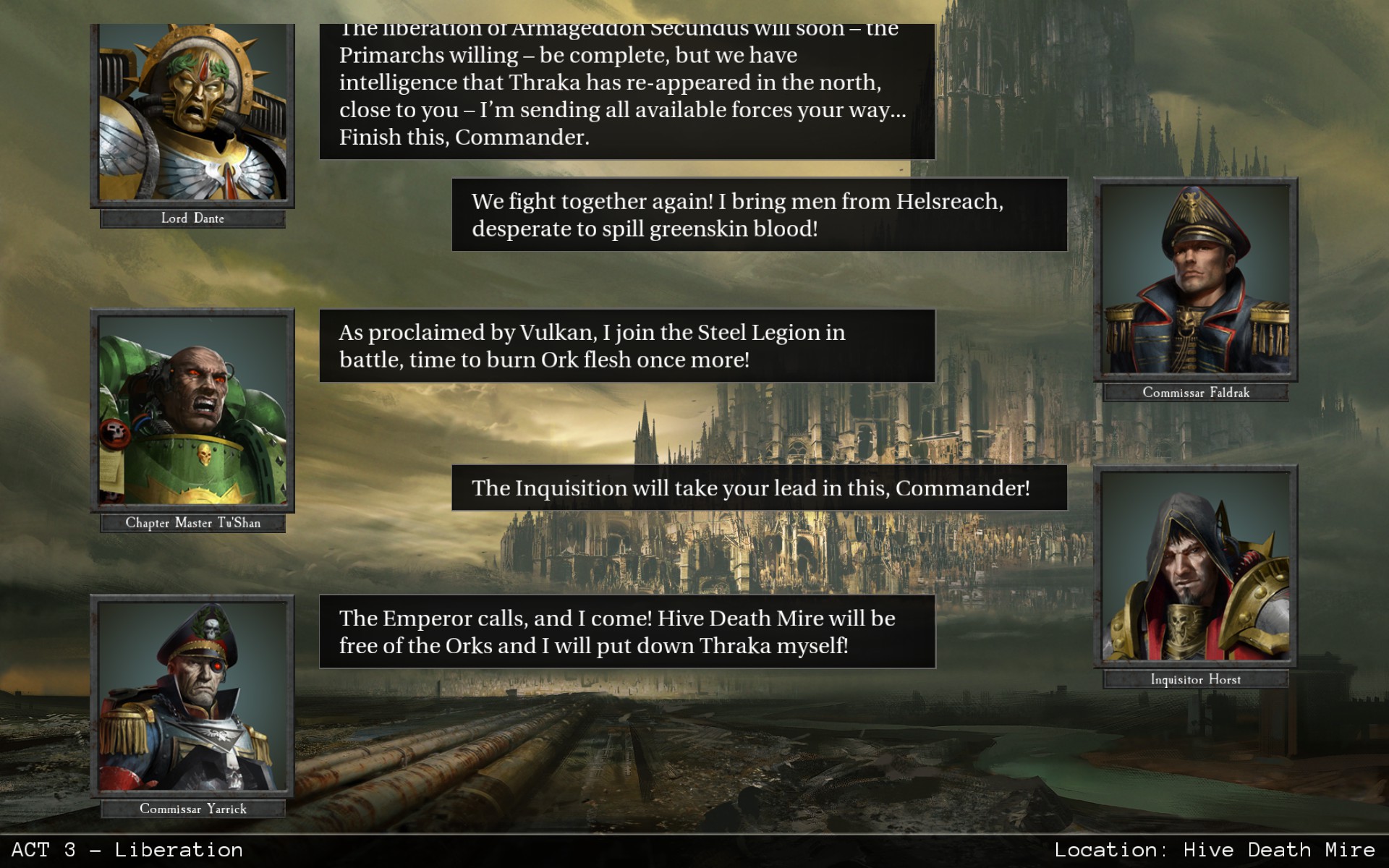Click the Chapter Master Tu'Shan nameplate
The width and height of the screenshot is (1389, 868).
[x=191, y=522]
